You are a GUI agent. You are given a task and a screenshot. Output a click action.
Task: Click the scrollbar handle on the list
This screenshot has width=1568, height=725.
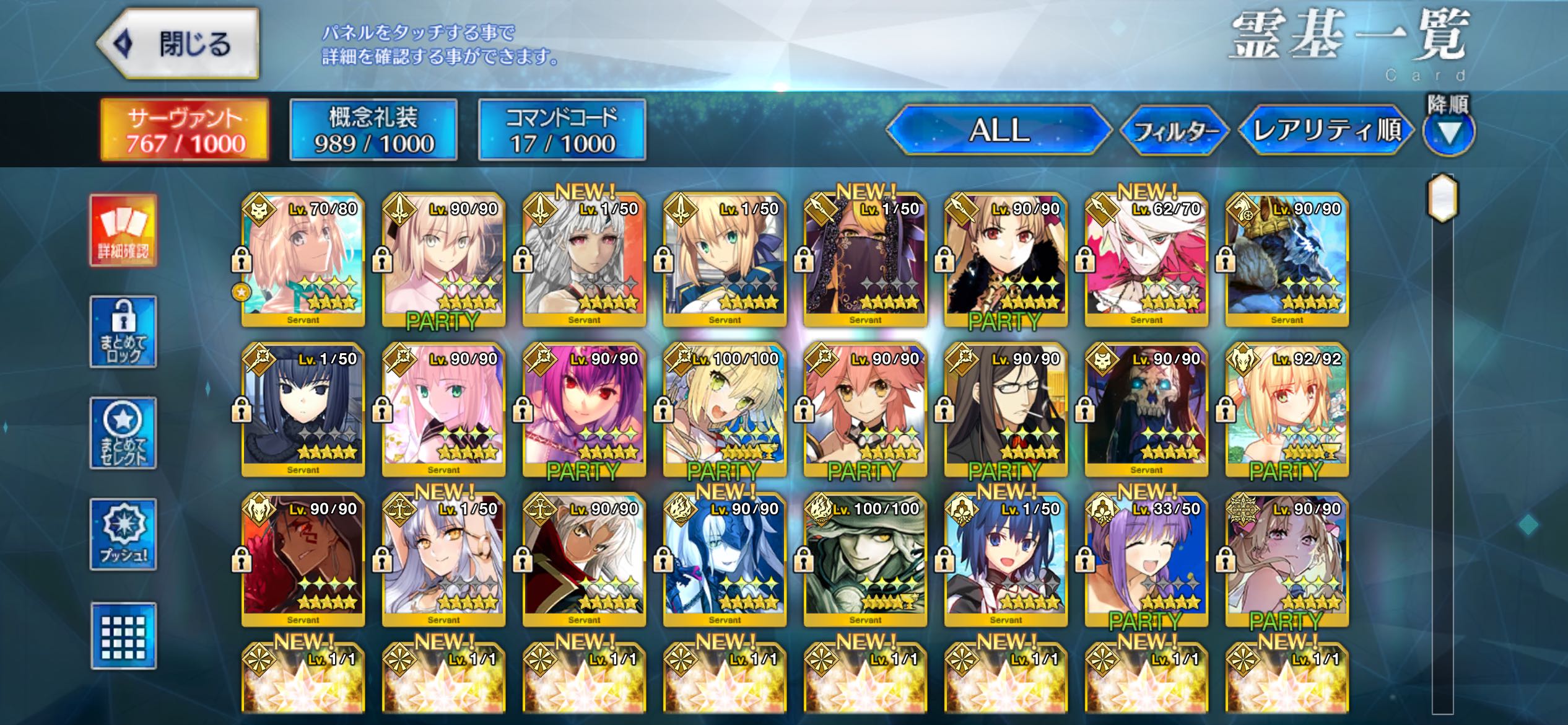1443,198
